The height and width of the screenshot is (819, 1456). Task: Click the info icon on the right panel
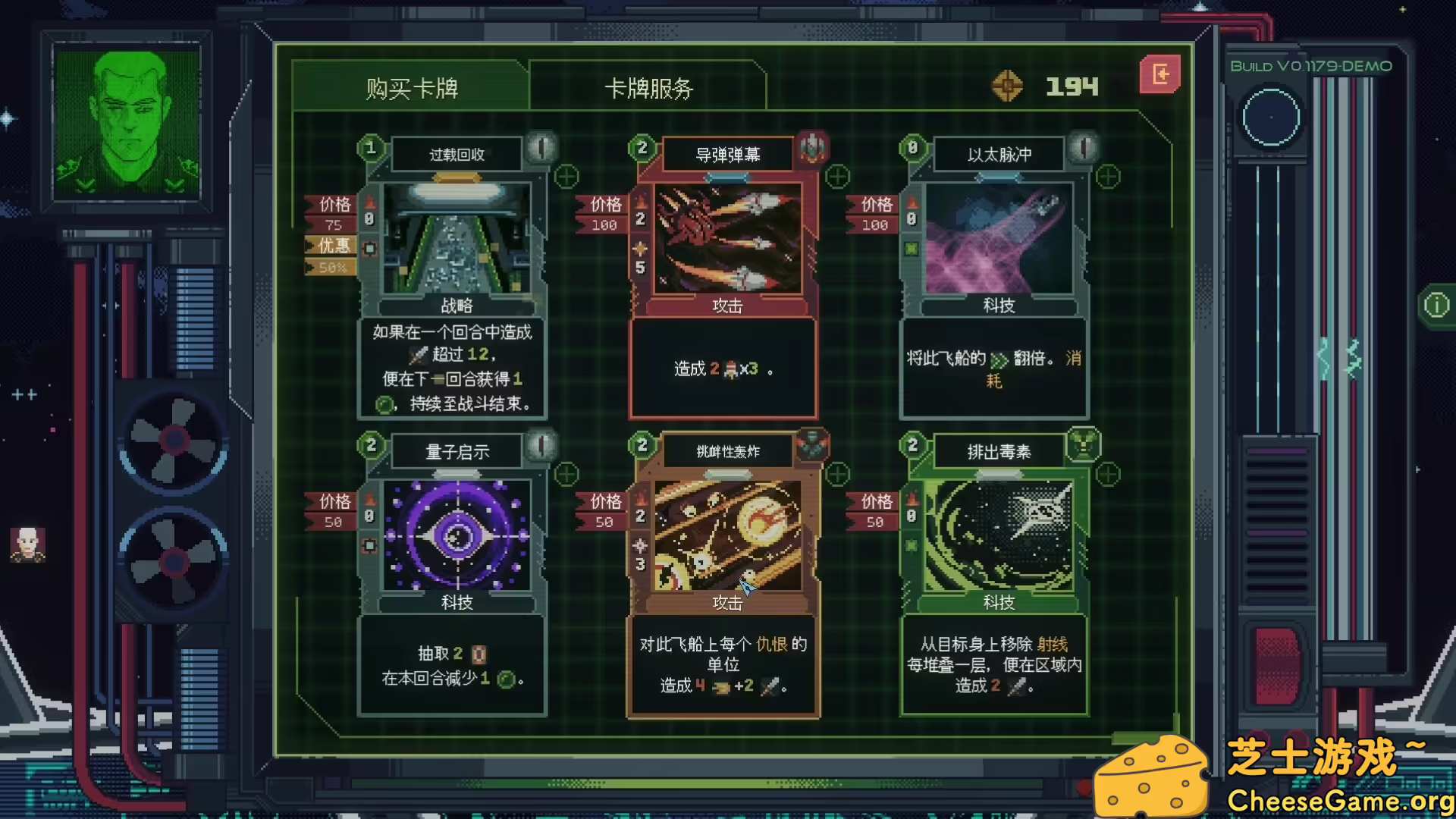tap(1436, 303)
